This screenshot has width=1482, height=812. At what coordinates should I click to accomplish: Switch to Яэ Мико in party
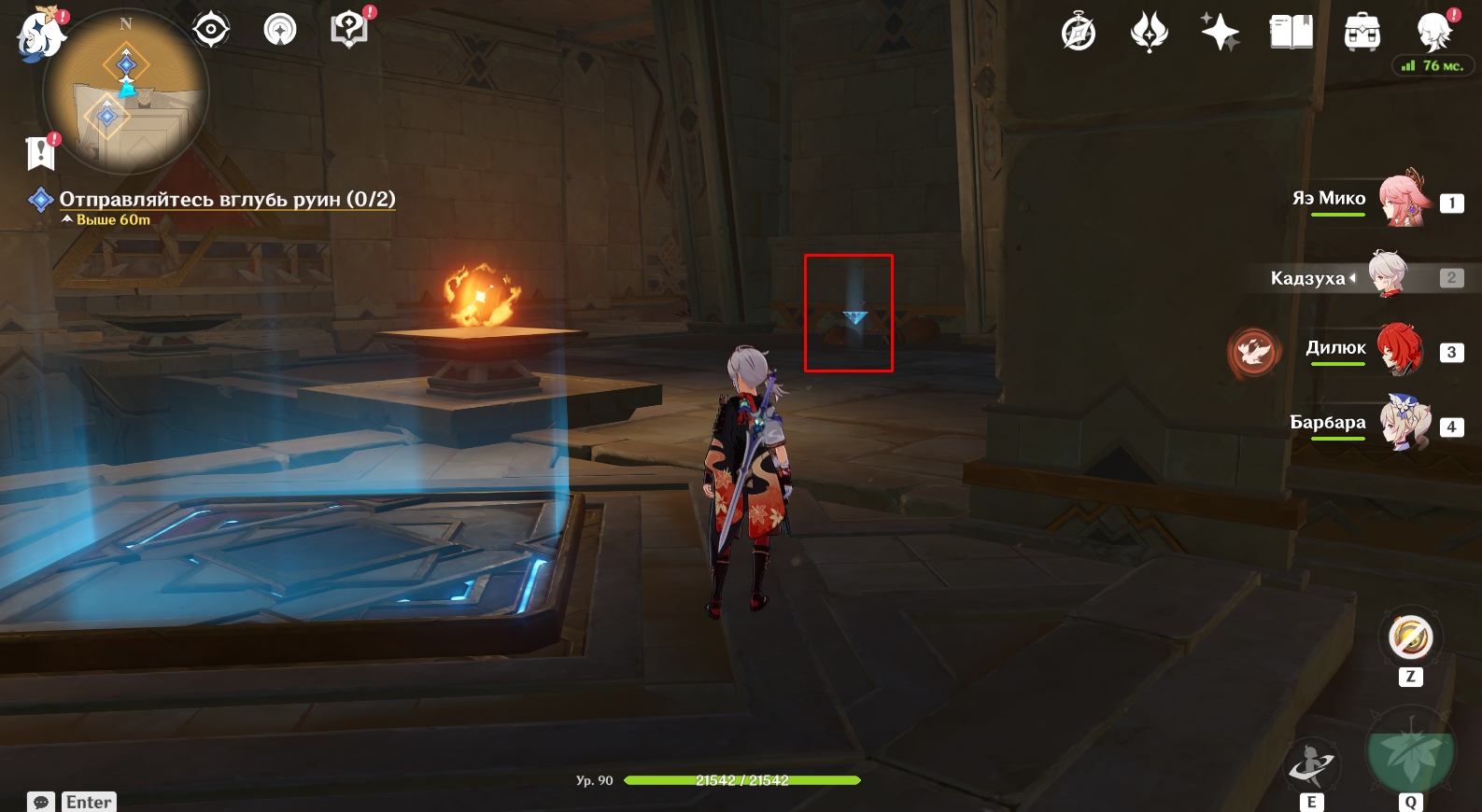(1401, 199)
